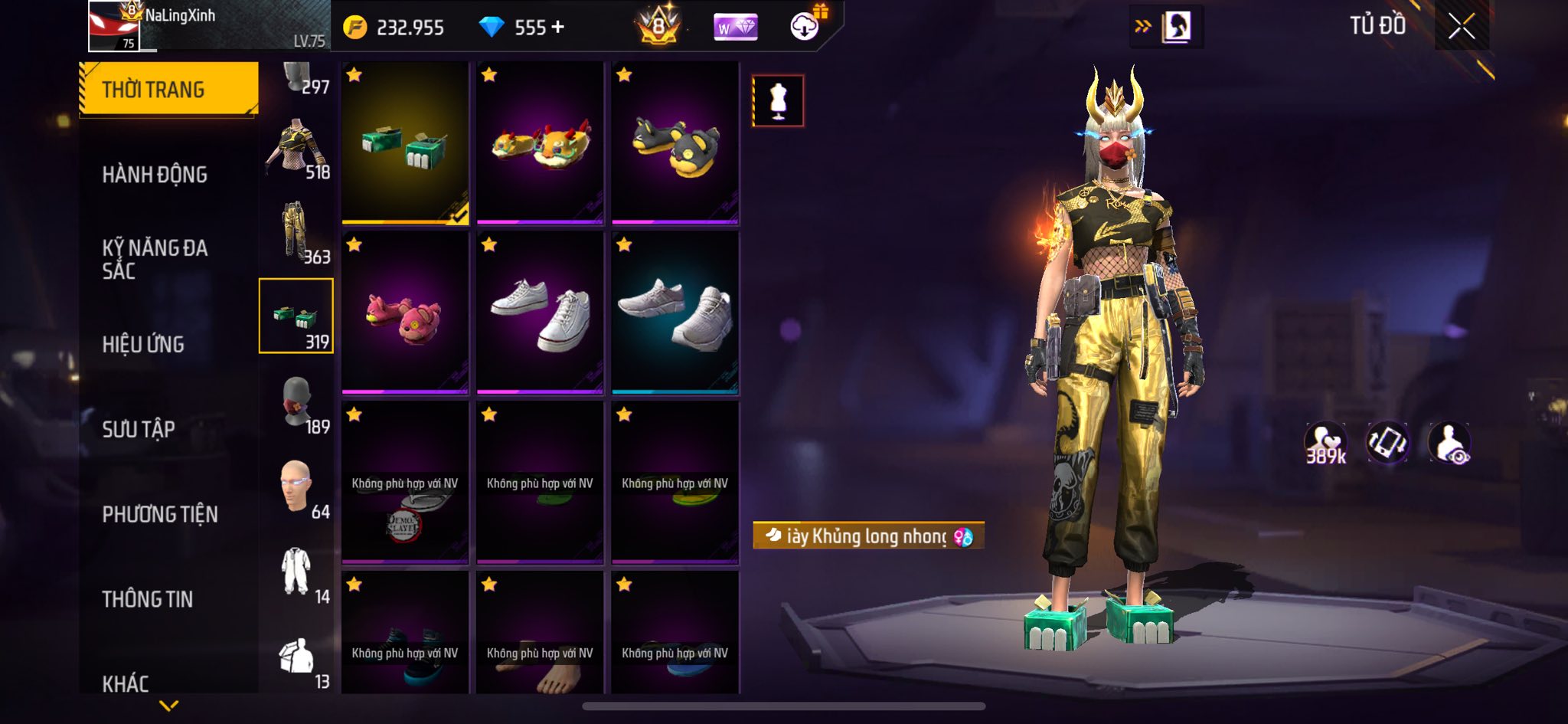Screen dimensions: 1568x724
Task: Close the wardrobe with the X button
Action: (x=1461, y=28)
